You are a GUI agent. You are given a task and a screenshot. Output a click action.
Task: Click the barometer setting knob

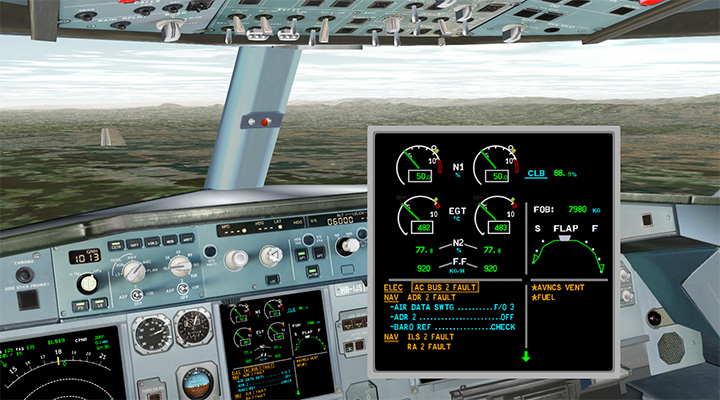[89, 283]
